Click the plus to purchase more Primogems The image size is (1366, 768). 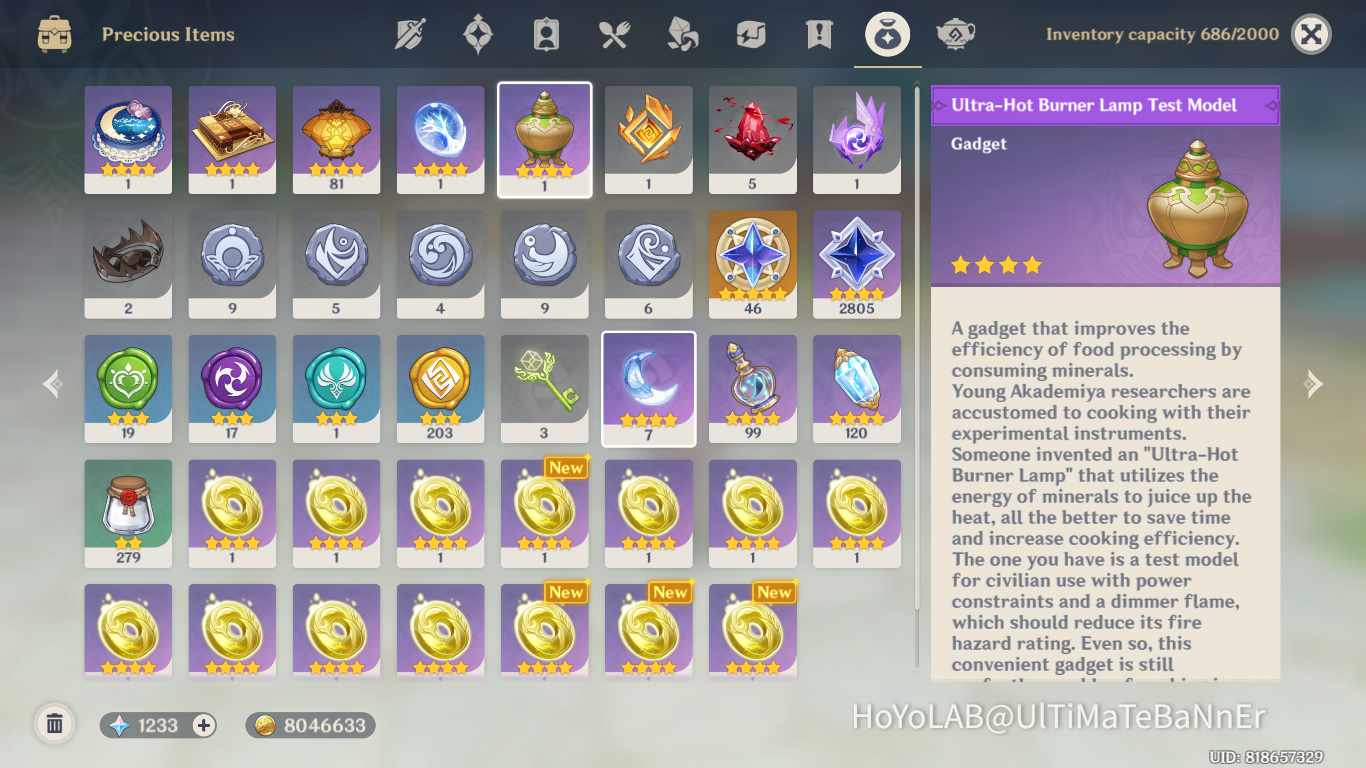click(x=202, y=723)
